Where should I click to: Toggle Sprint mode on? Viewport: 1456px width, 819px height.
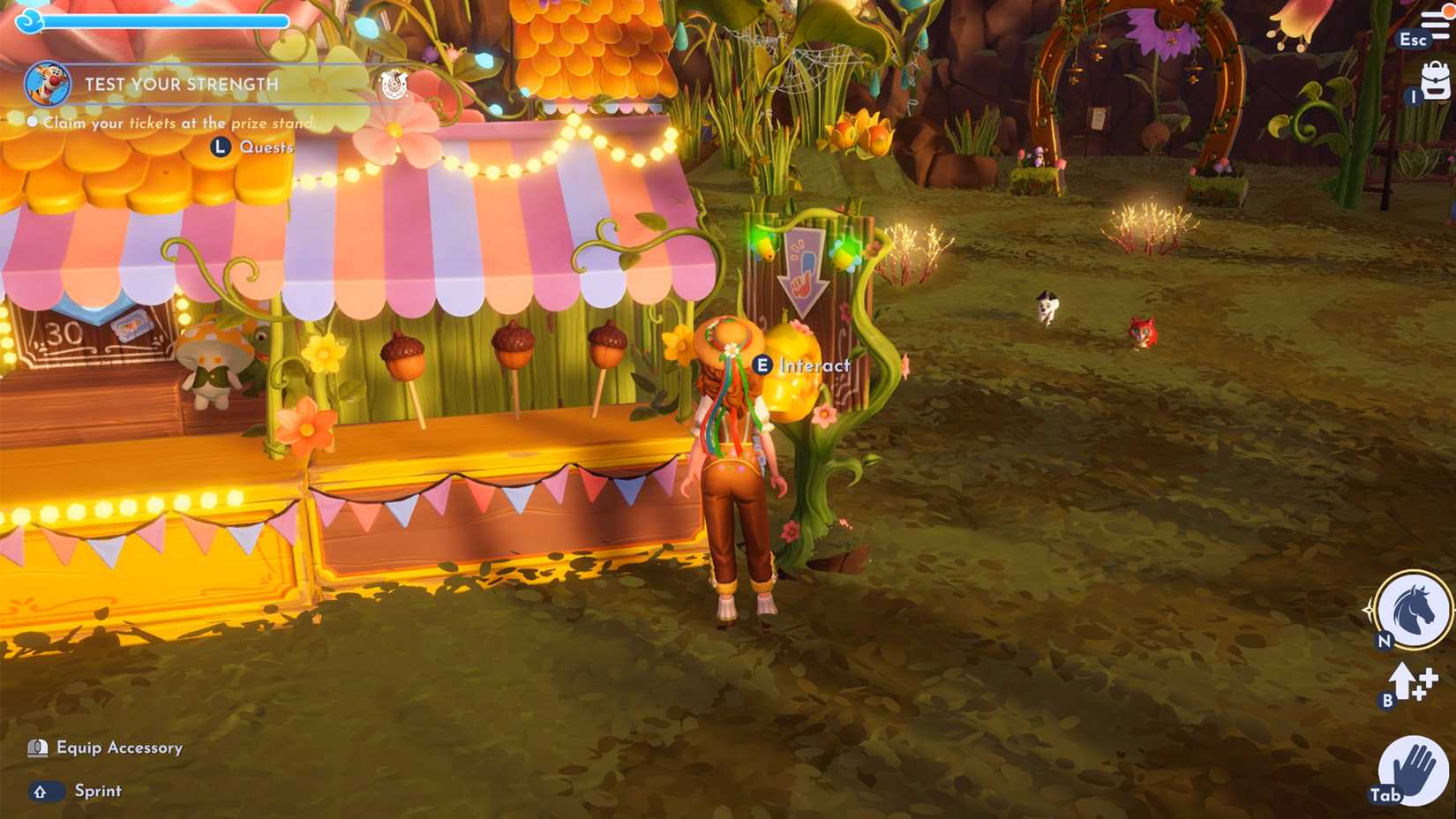click(95, 791)
